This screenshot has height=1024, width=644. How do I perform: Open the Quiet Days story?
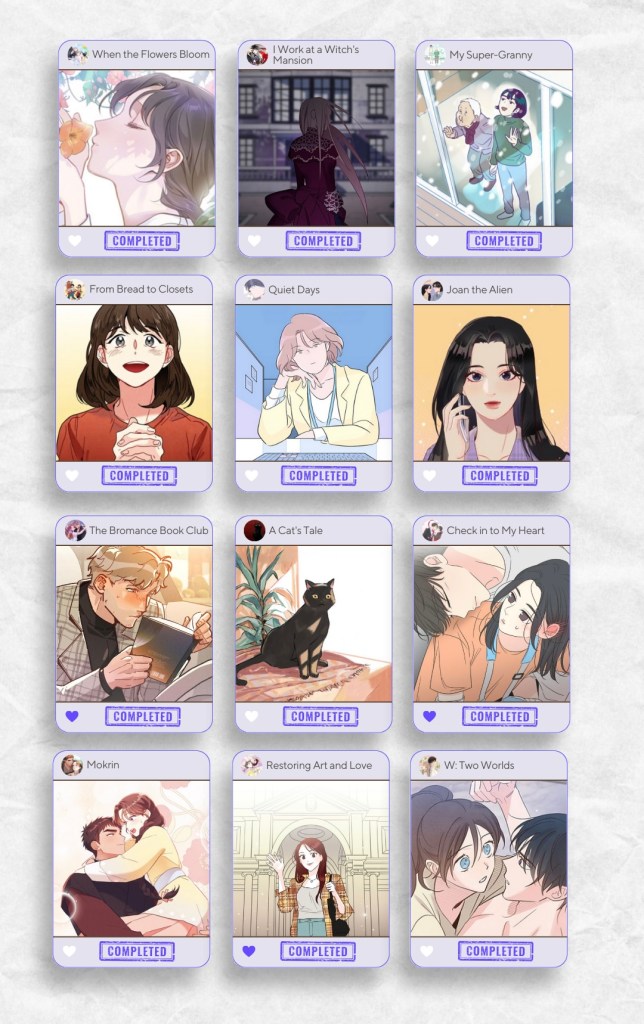[x=313, y=382]
